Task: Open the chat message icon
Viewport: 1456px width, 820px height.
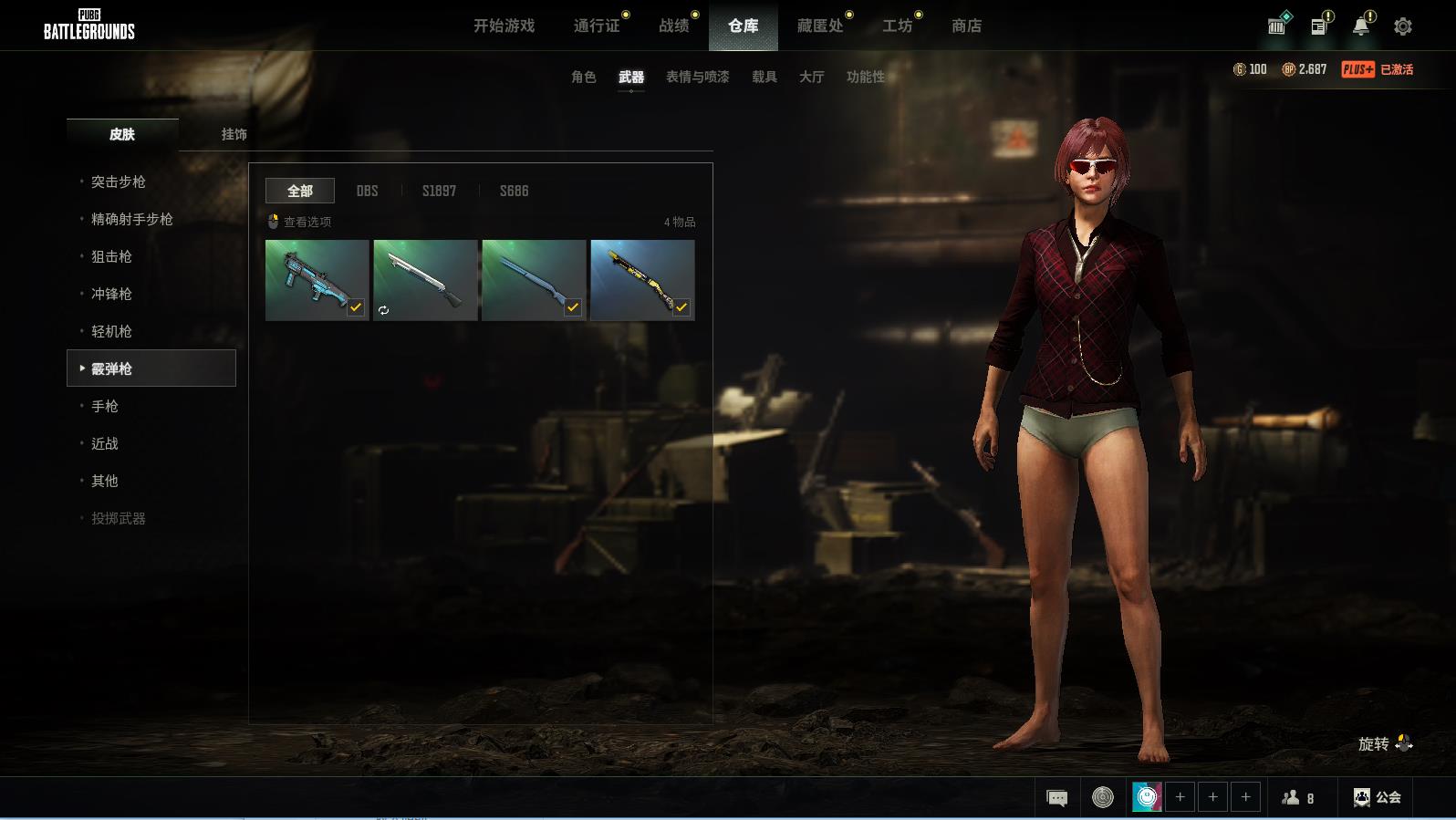Action: point(1056,798)
